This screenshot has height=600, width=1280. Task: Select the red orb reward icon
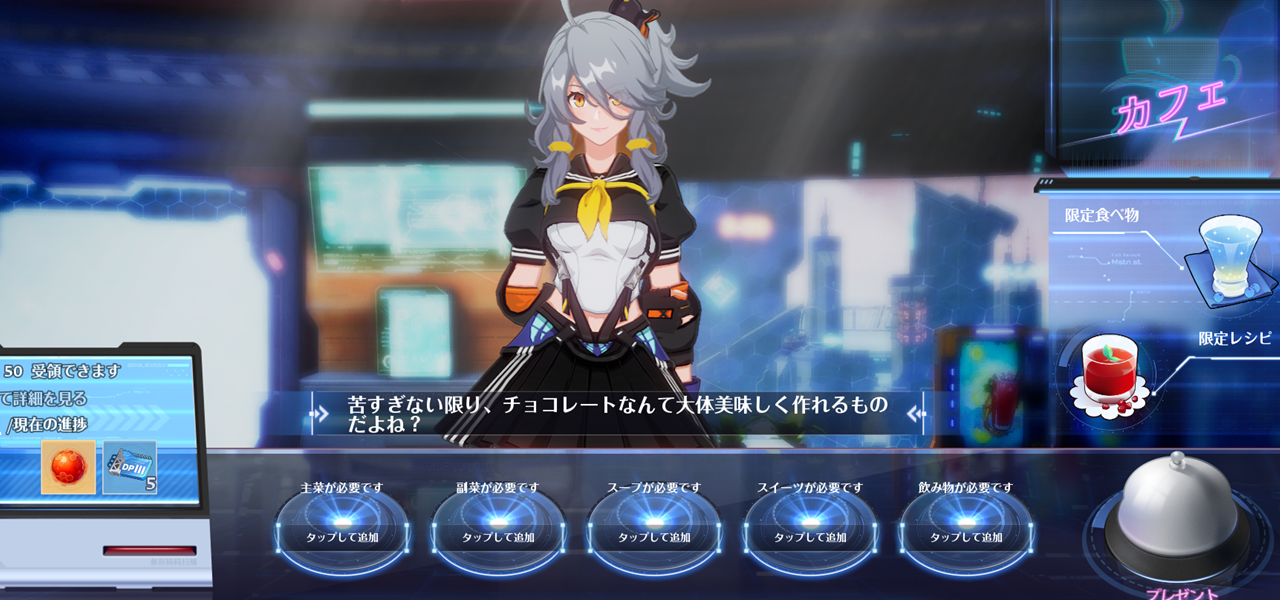(x=68, y=466)
